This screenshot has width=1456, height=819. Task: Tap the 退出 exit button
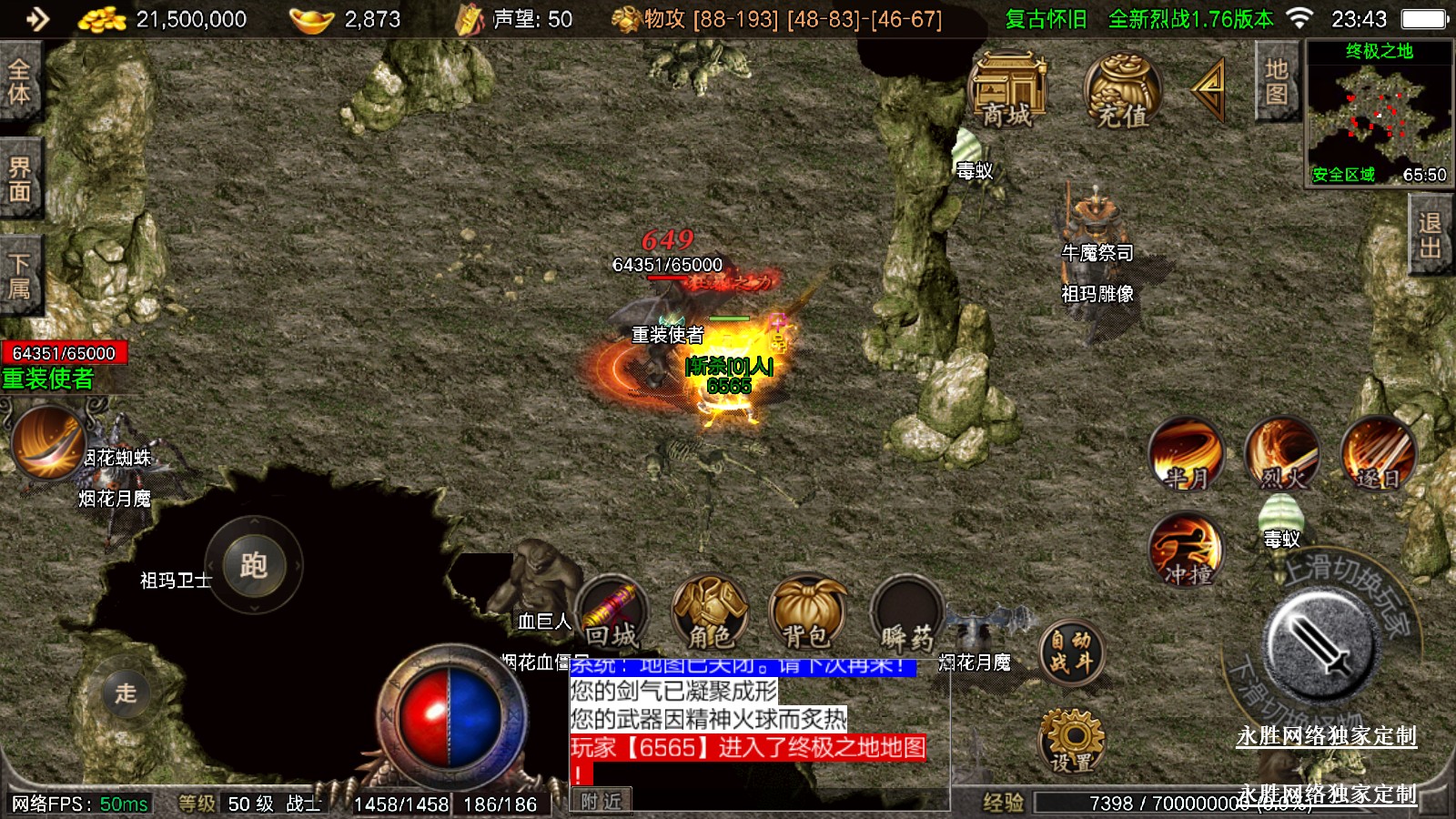tap(1431, 237)
